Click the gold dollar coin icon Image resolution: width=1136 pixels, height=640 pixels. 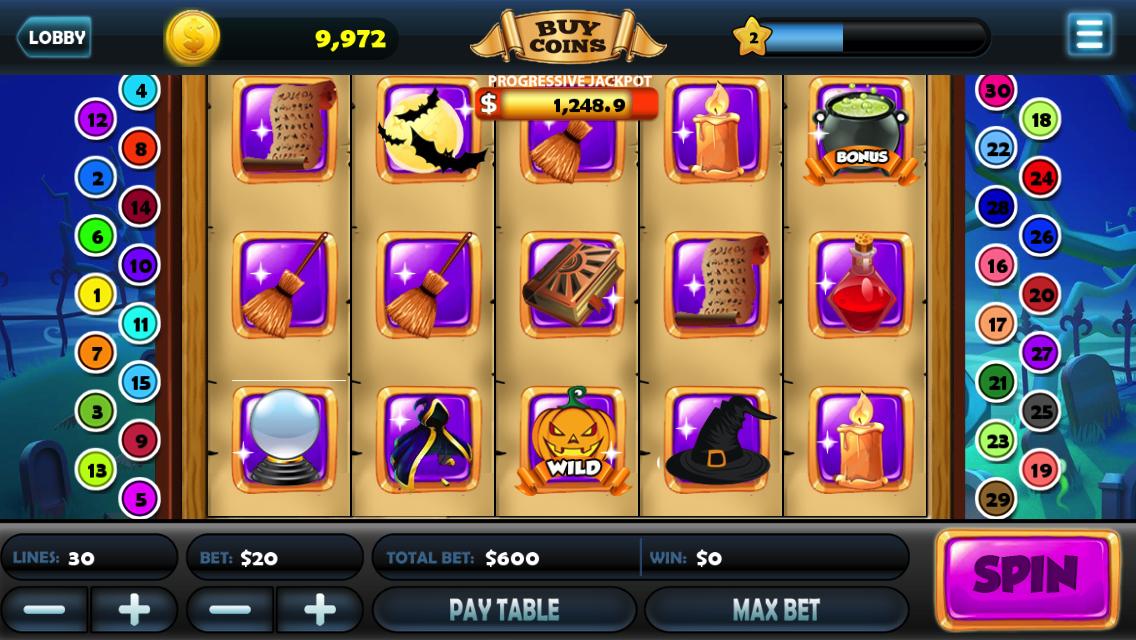(x=192, y=38)
